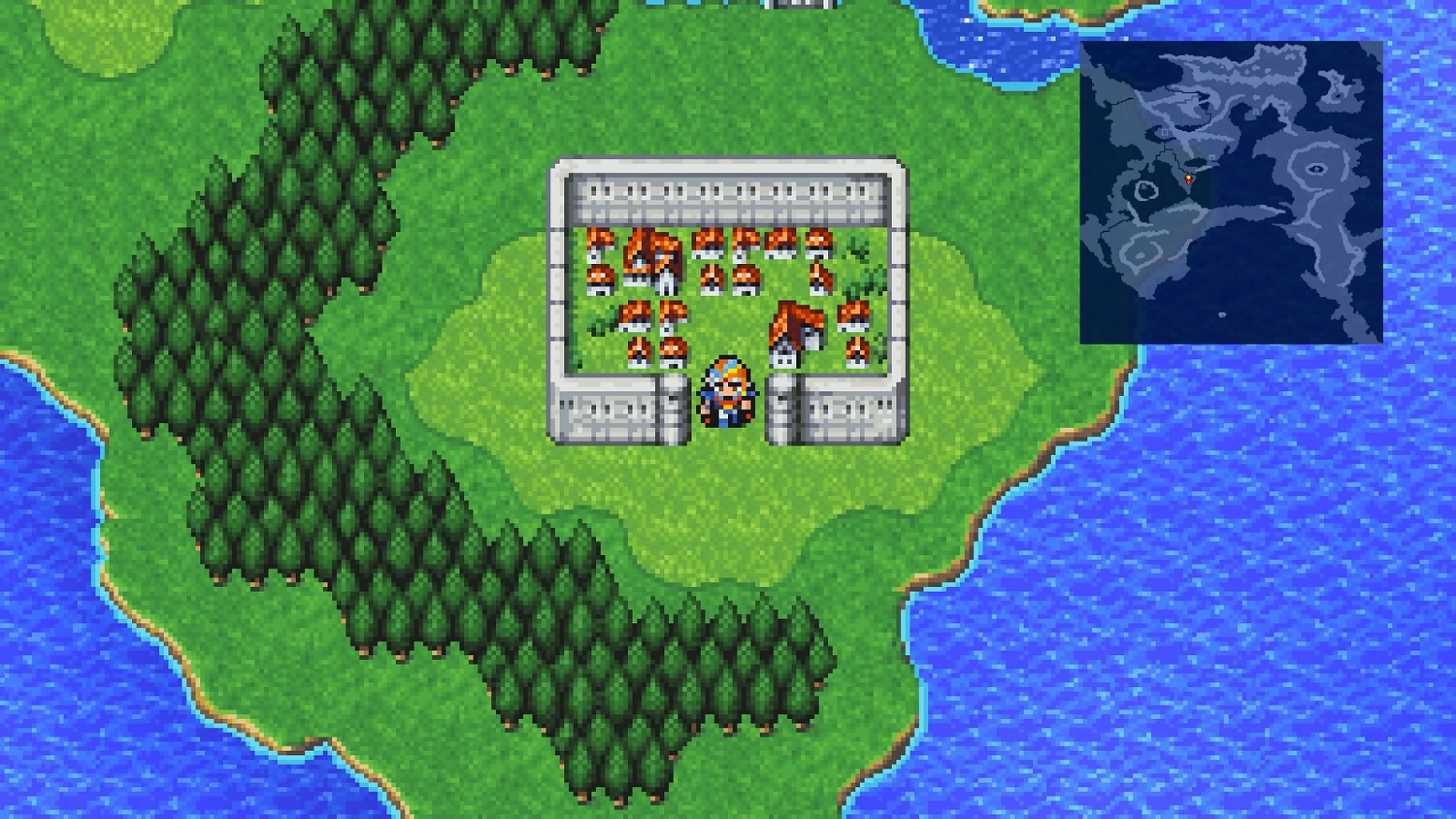
Task: Open the world minimap overlay
Action: tap(1233, 194)
